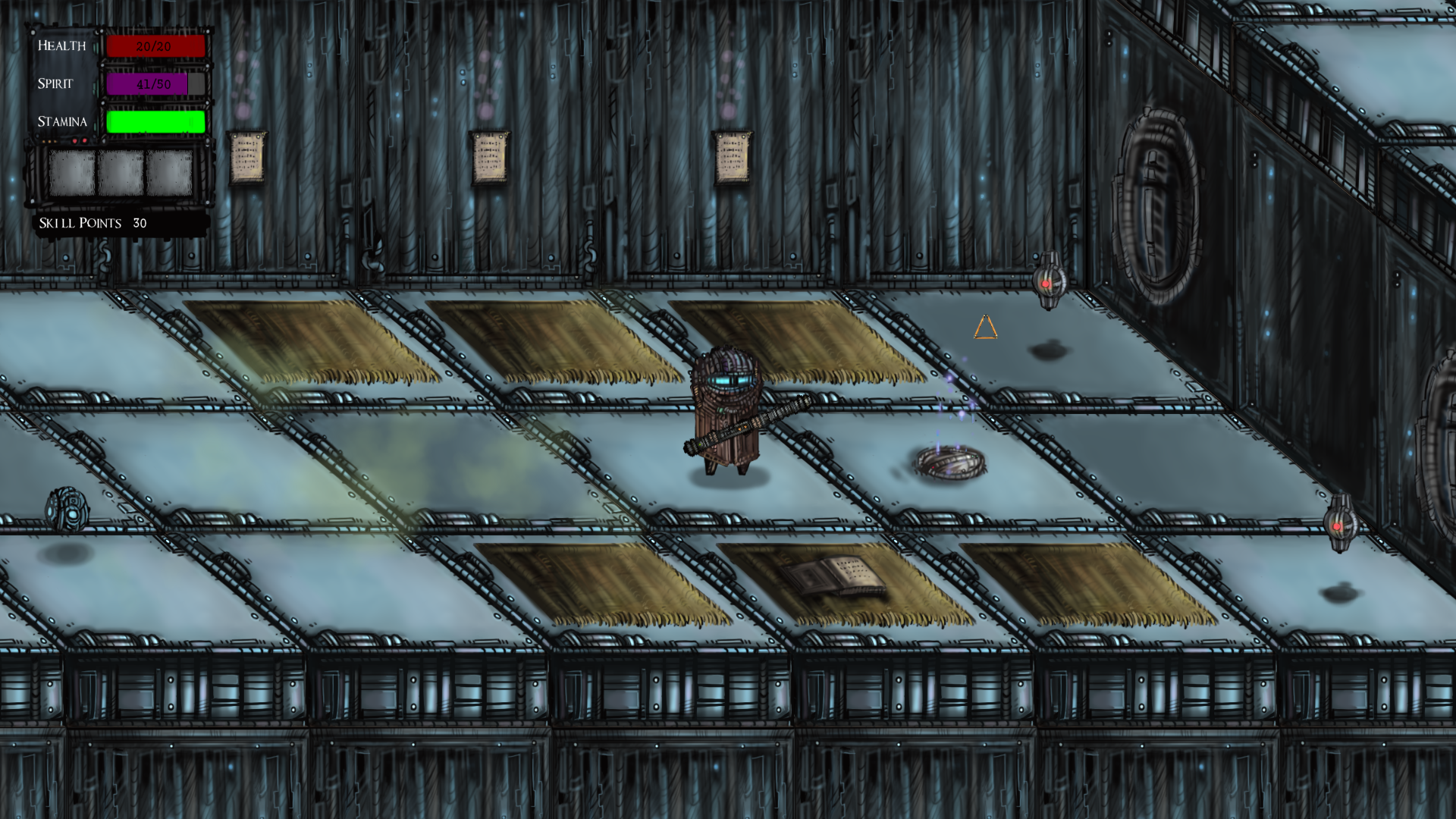Image resolution: width=1456 pixels, height=819 pixels.
Task: Click the rightmost parchment note on the wall
Action: click(x=732, y=157)
